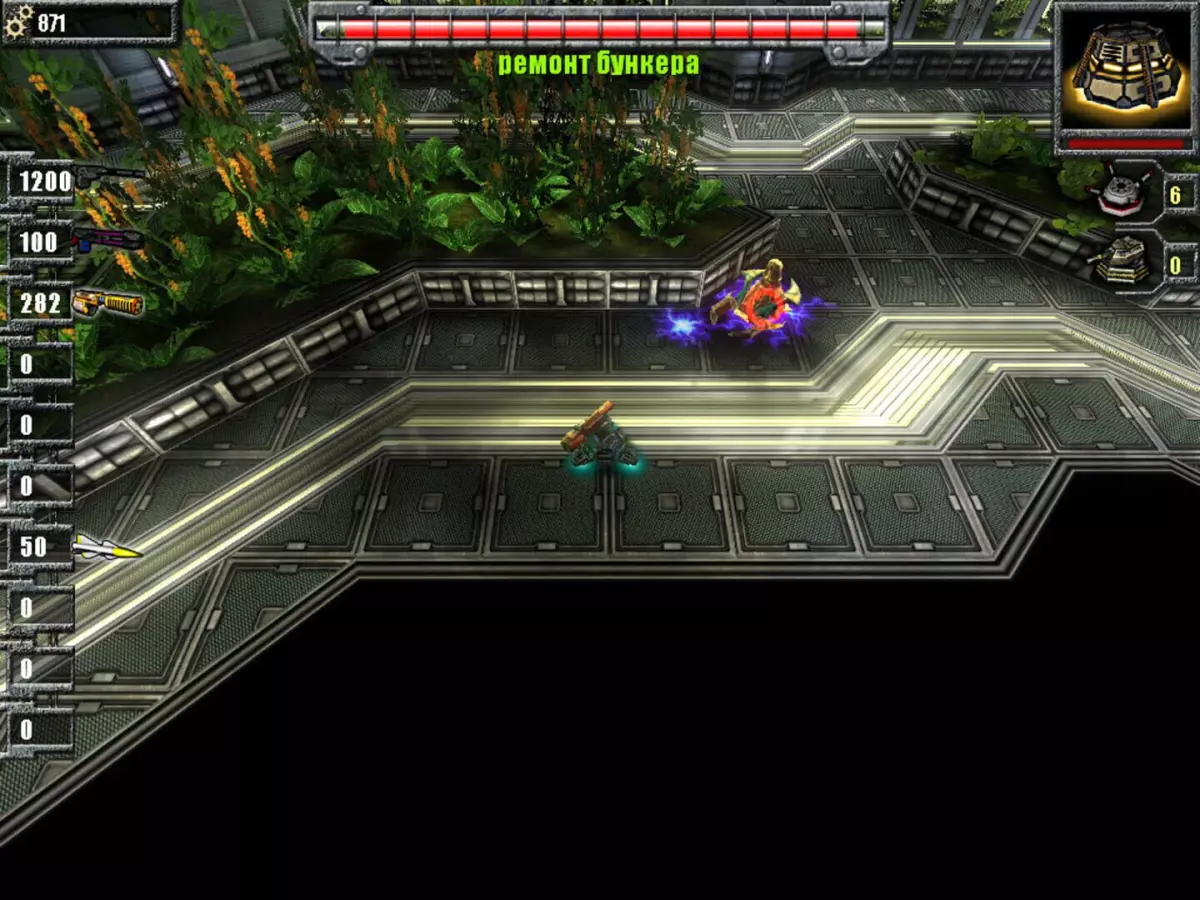The width and height of the screenshot is (1200, 900).
Task: Click the bunker portrait
Action: (1124, 69)
